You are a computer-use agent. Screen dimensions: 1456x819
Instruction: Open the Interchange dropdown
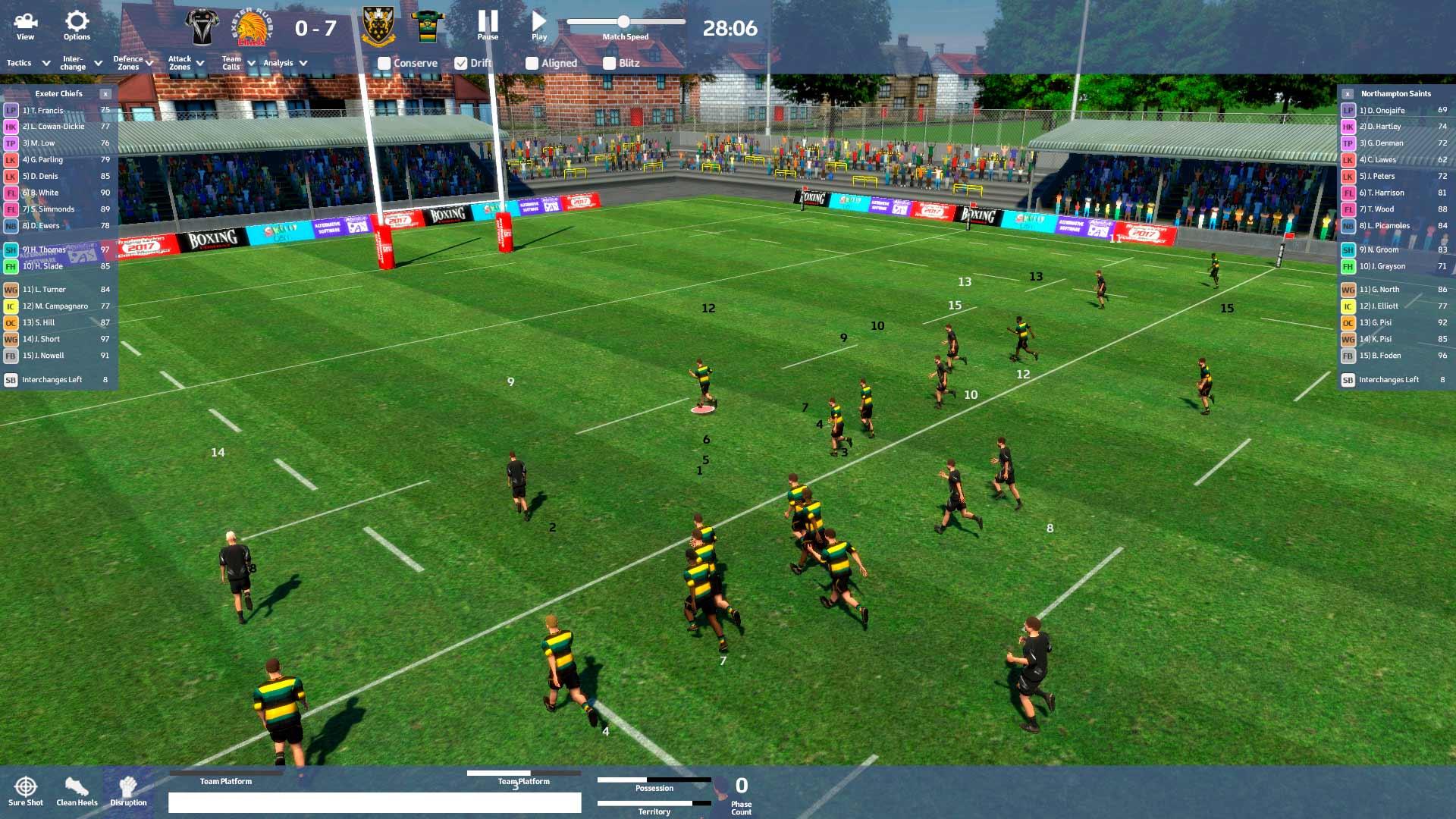pyautogui.click(x=81, y=63)
